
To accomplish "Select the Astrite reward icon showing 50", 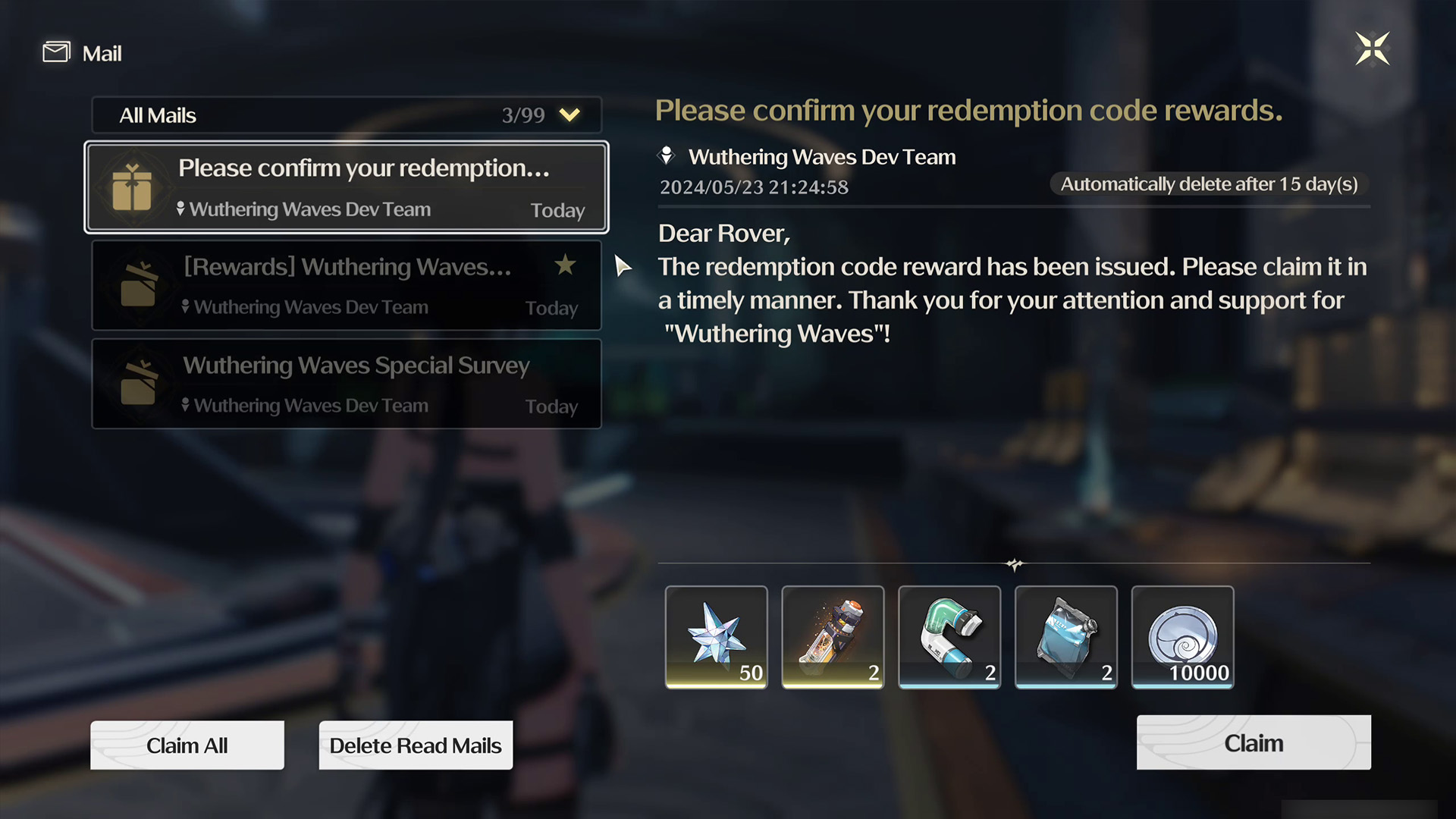I will click(716, 637).
